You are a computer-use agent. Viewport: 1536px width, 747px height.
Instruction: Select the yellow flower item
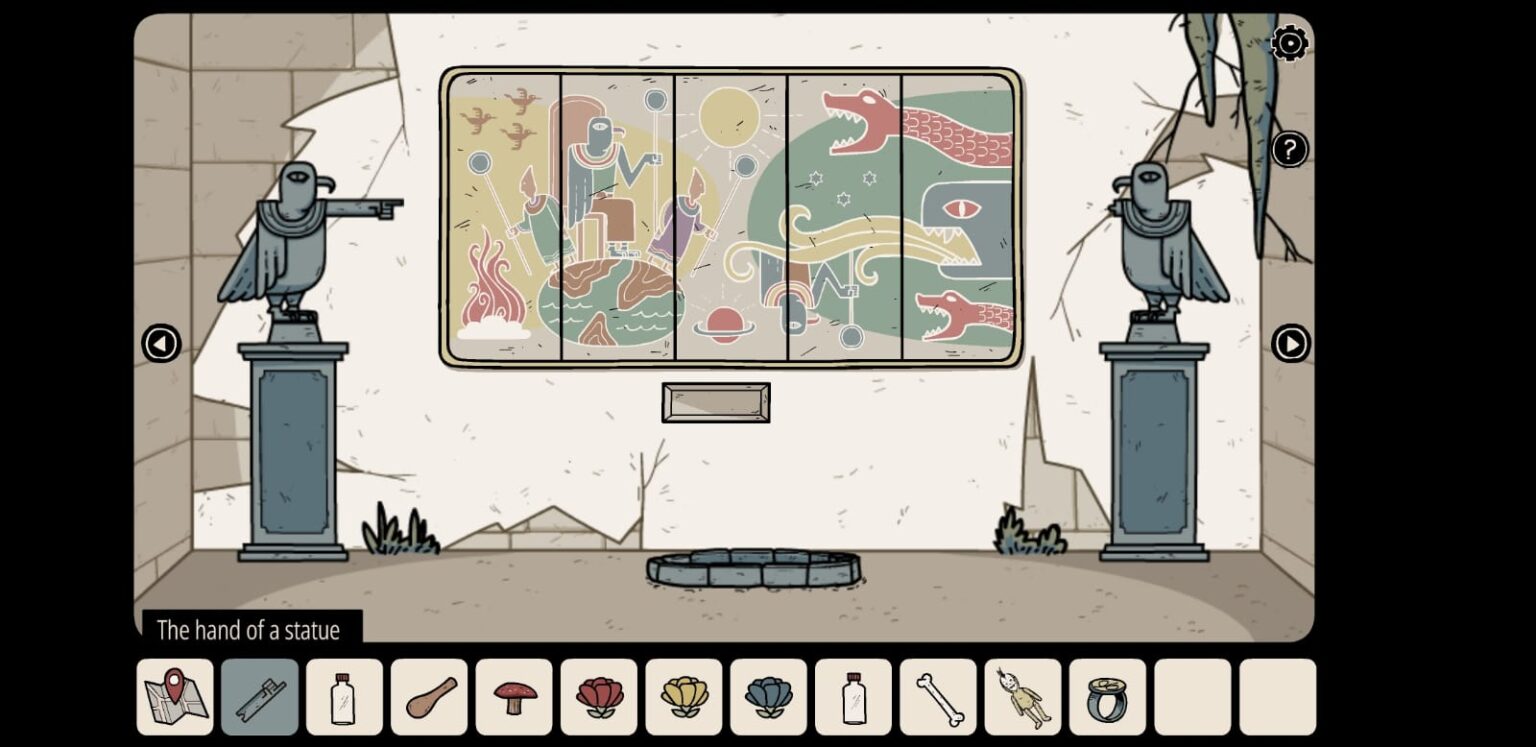coord(683,696)
